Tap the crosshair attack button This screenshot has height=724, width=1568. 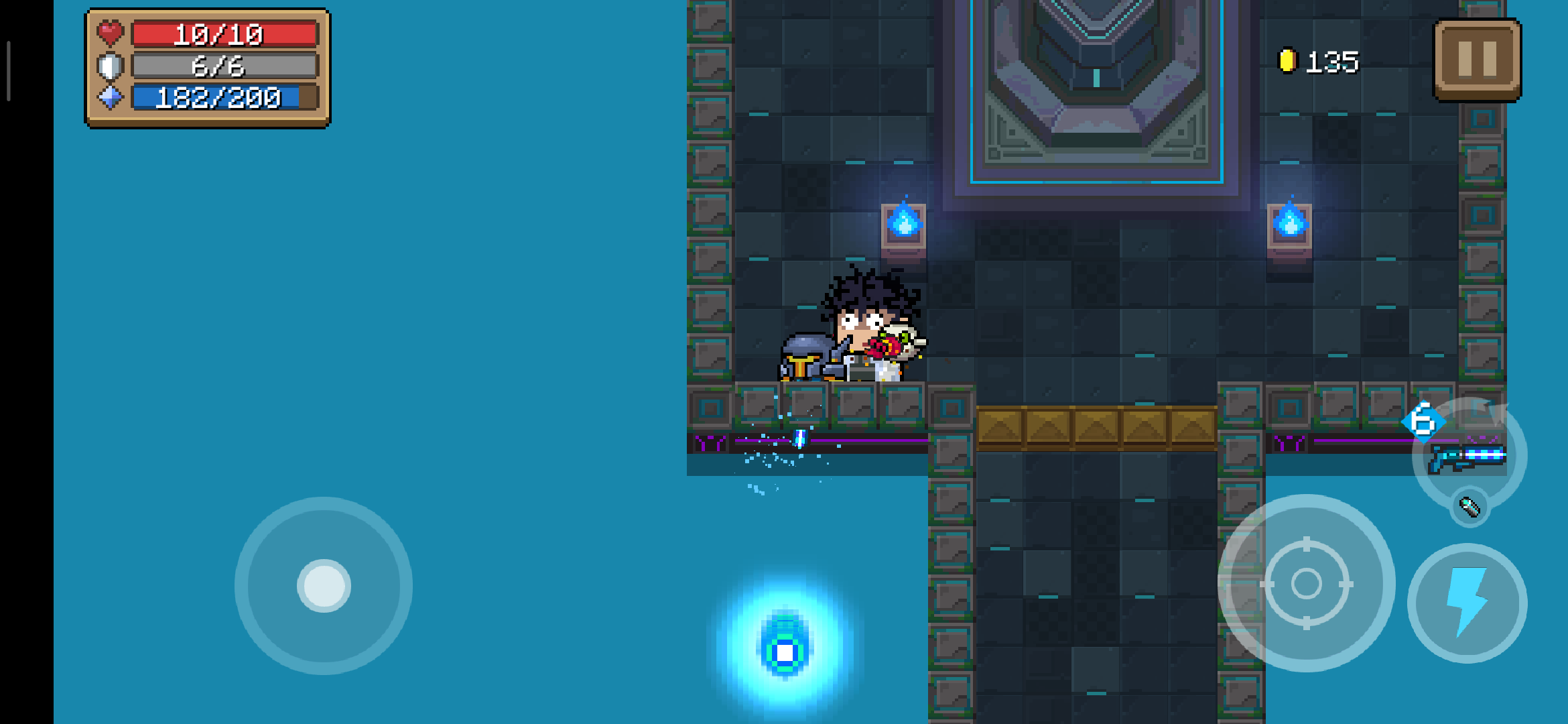[1306, 583]
